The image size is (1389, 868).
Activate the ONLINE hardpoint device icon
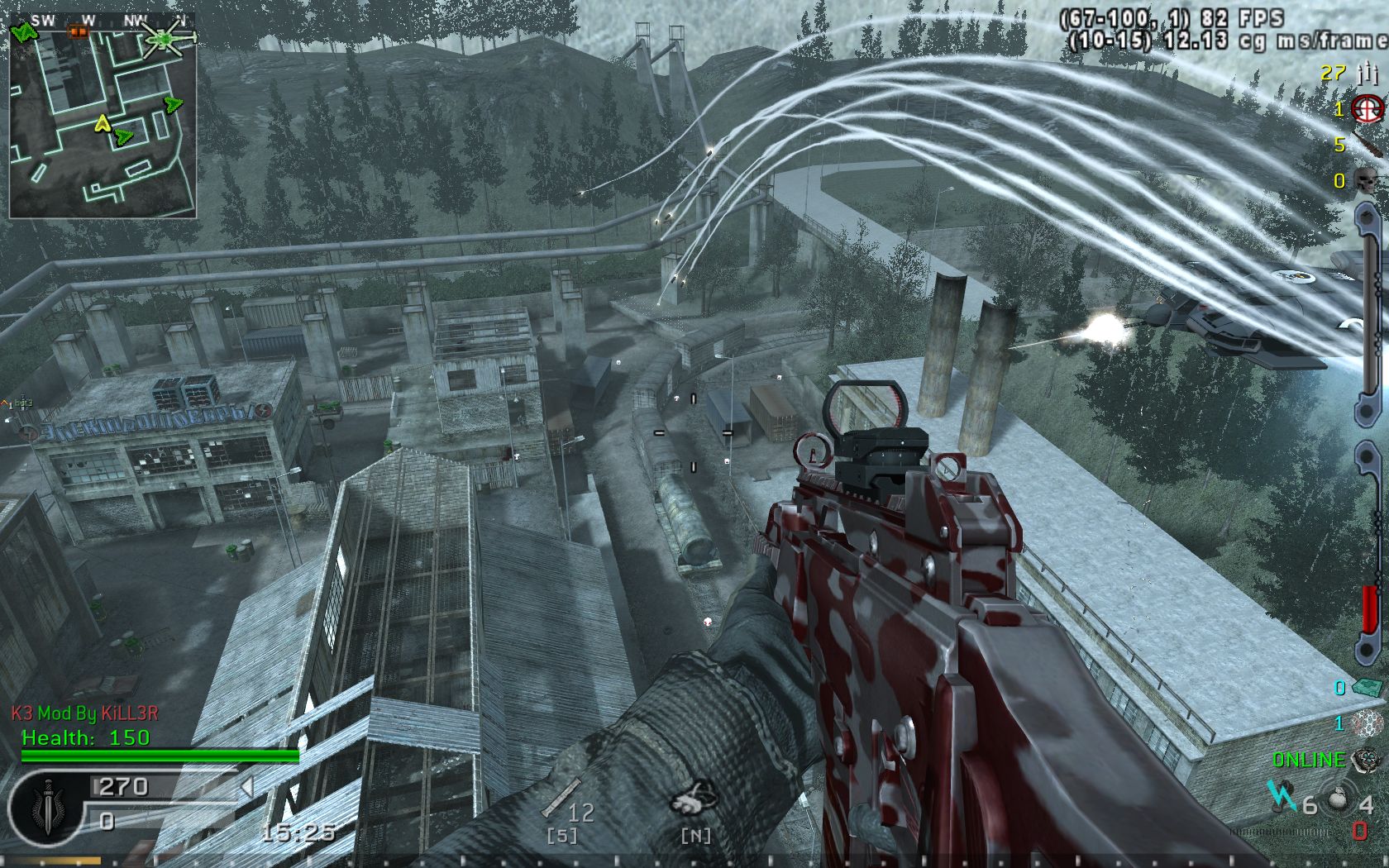pos(1364,759)
